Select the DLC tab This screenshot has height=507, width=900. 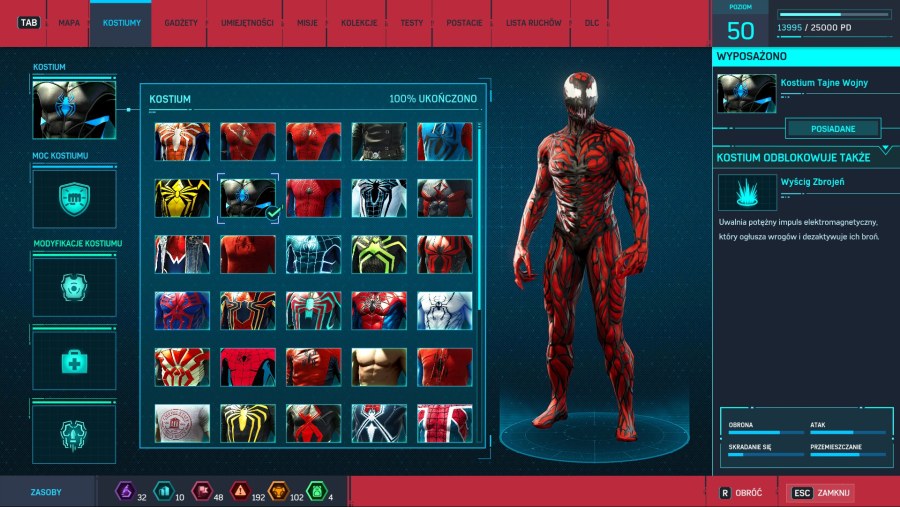tap(591, 22)
